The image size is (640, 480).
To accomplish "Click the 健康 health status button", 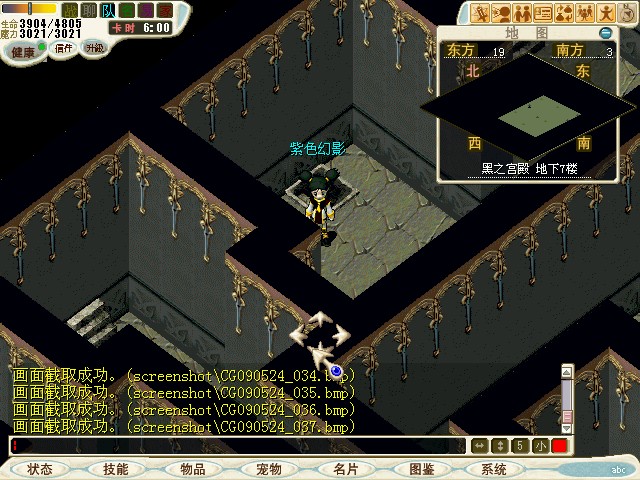I will pyautogui.click(x=23, y=52).
